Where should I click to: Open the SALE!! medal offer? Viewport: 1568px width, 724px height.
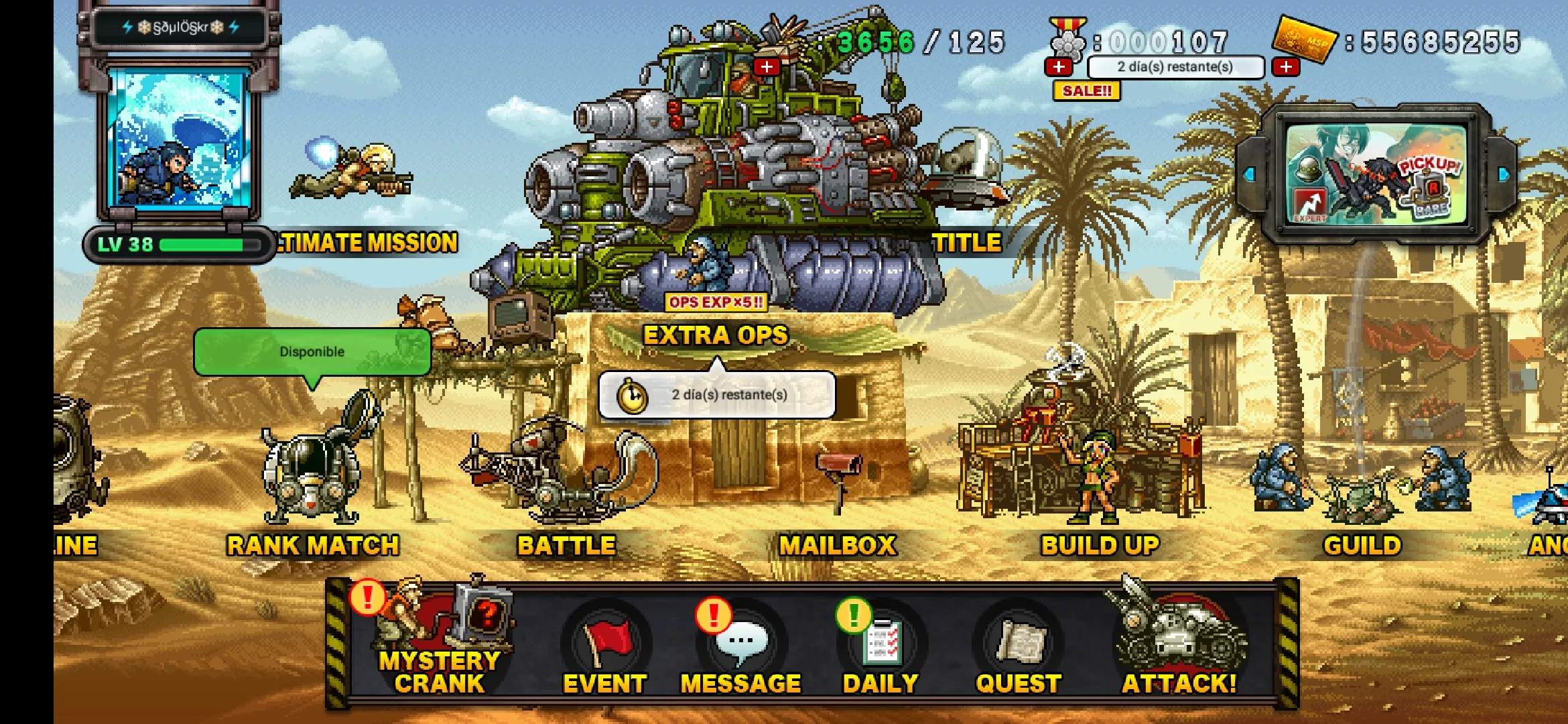[1086, 90]
